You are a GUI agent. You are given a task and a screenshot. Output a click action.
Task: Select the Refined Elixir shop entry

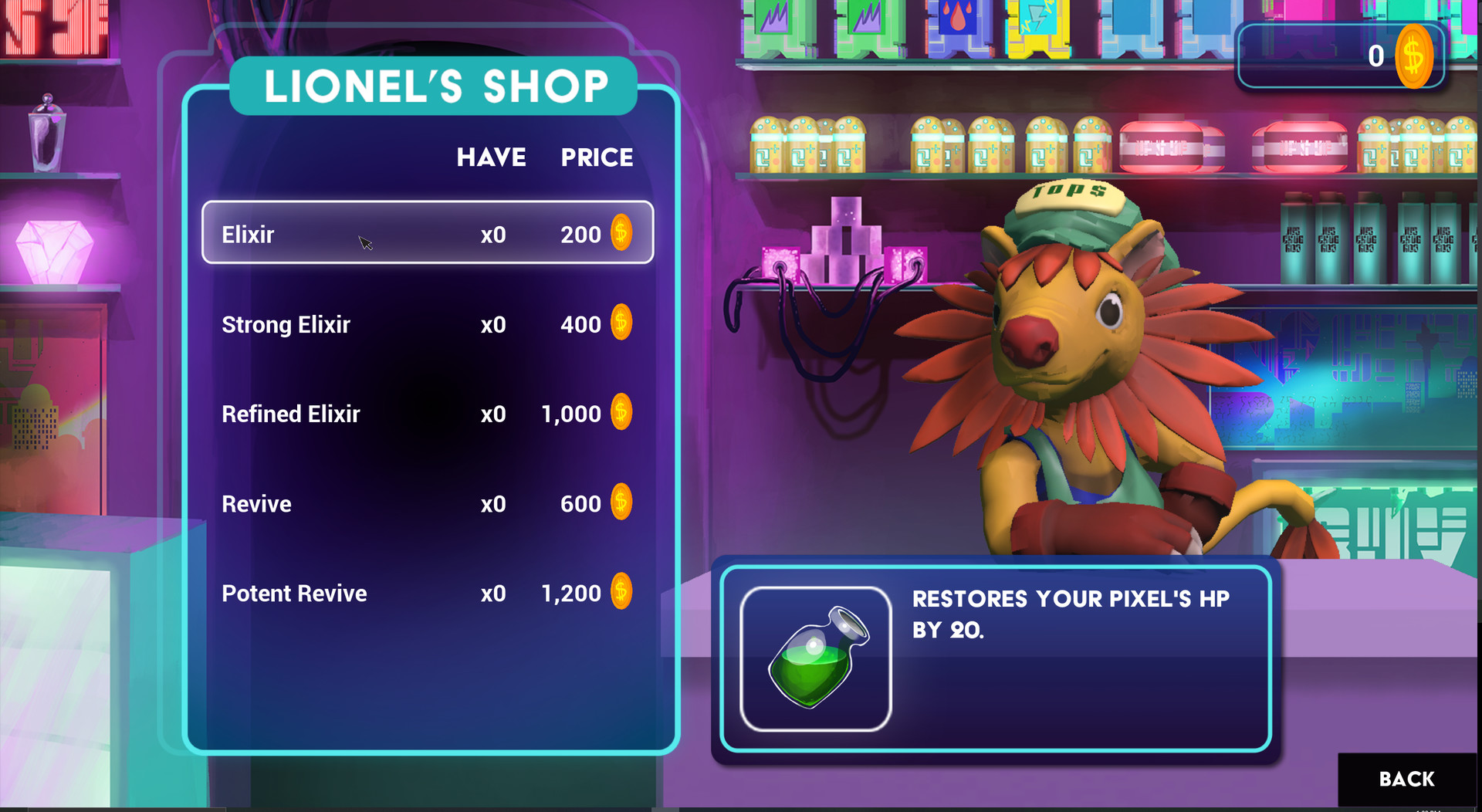427,414
